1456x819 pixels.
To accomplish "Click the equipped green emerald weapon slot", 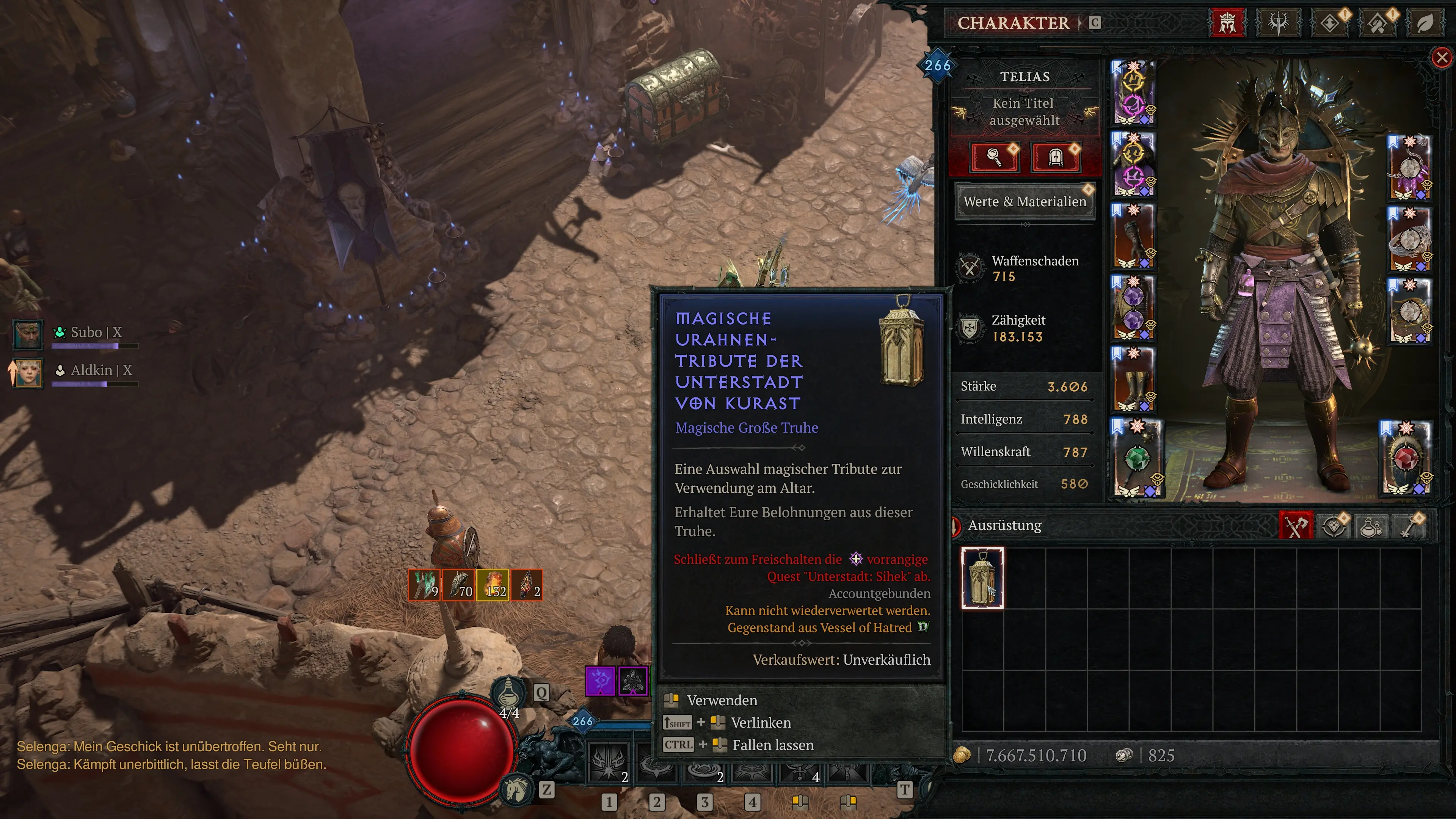I will tap(1137, 458).
